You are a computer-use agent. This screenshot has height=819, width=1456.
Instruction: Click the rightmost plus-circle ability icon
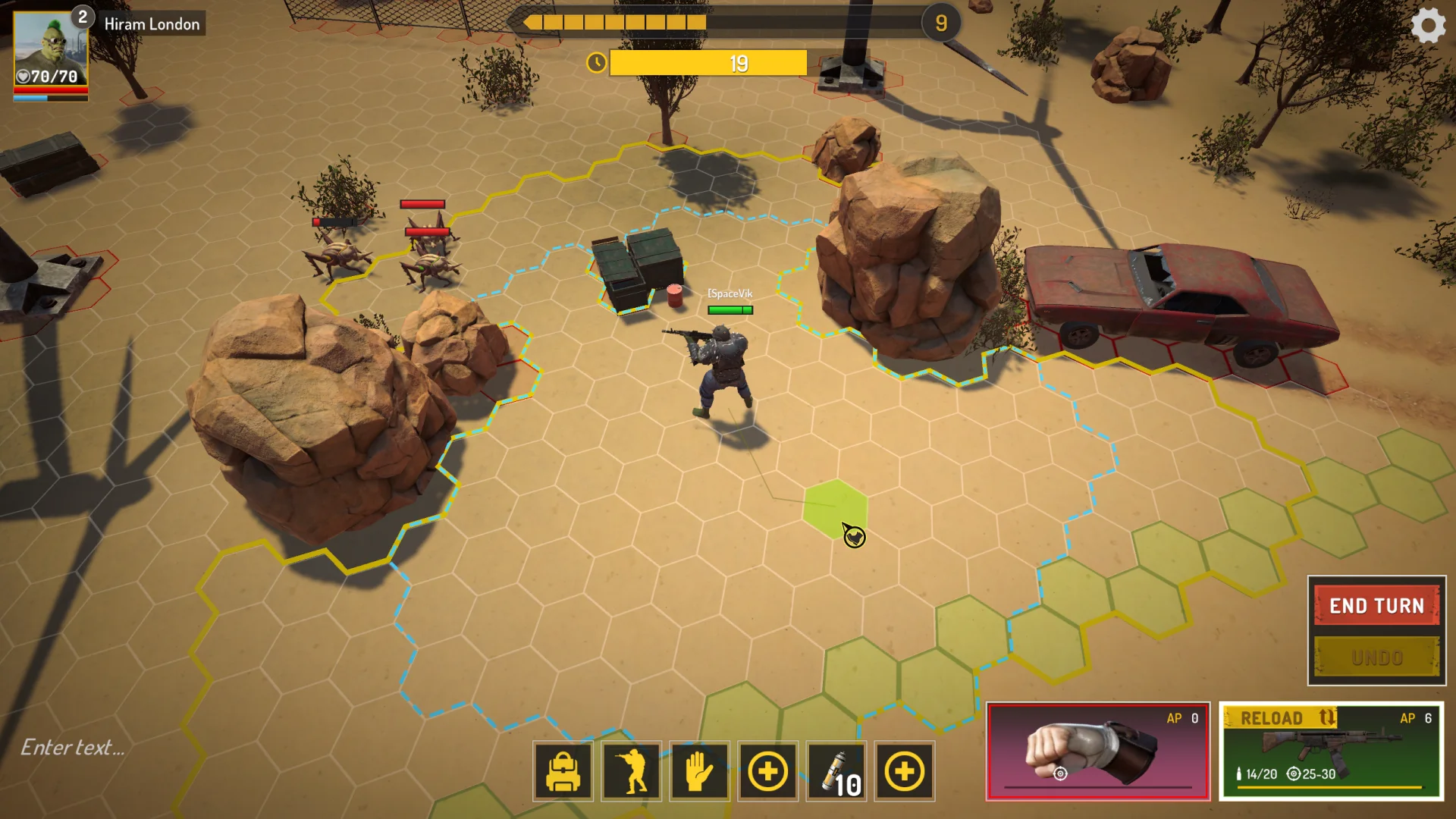904,772
